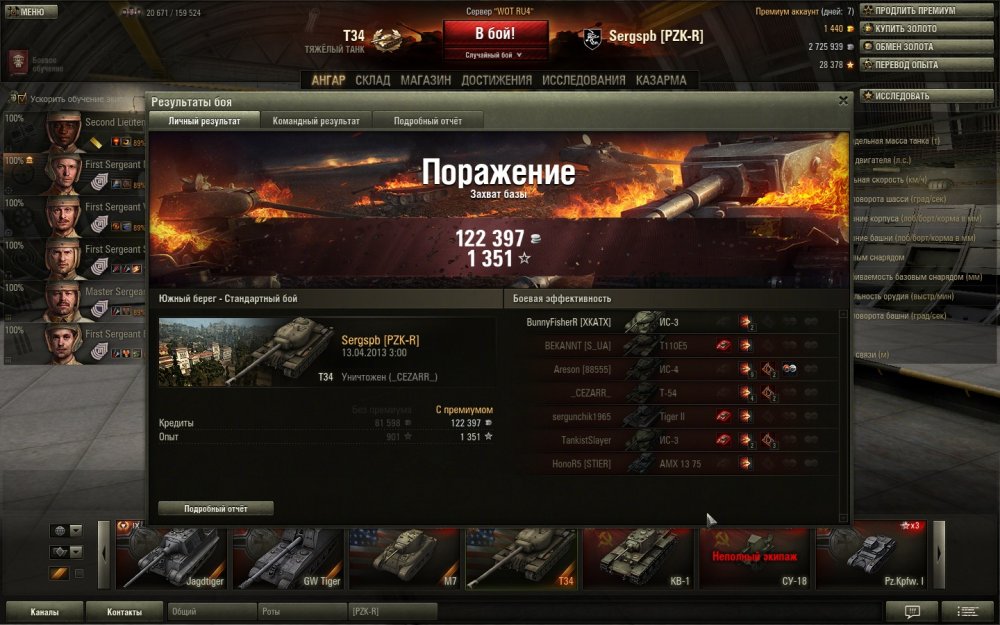1000x625 pixels.
Task: Go to Склад section
Action: pos(373,80)
